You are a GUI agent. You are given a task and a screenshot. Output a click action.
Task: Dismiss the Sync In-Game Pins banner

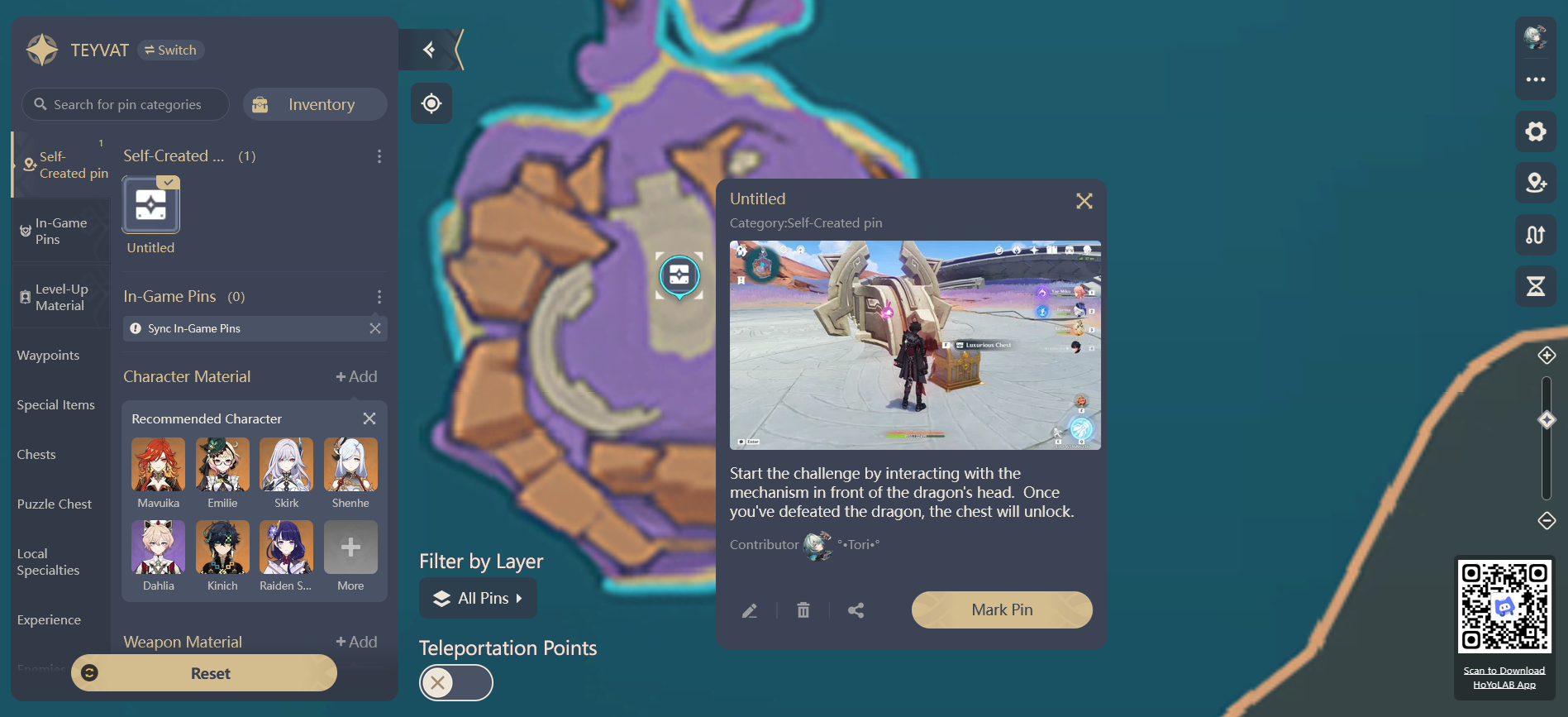click(x=376, y=328)
